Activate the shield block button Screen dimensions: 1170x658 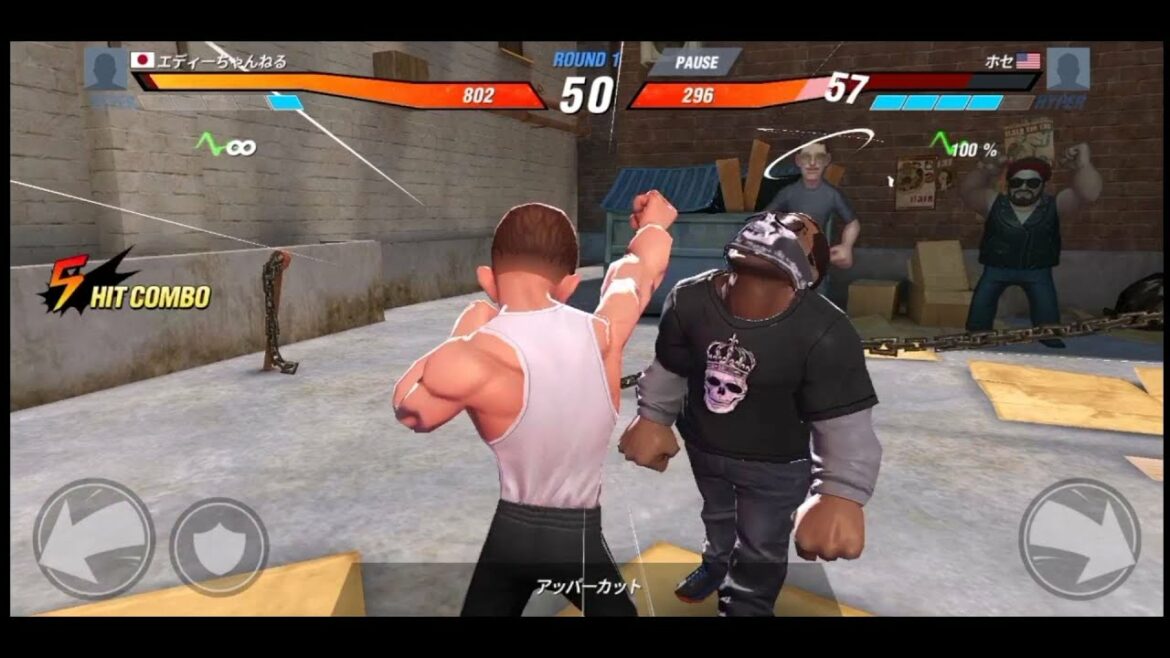click(x=219, y=546)
